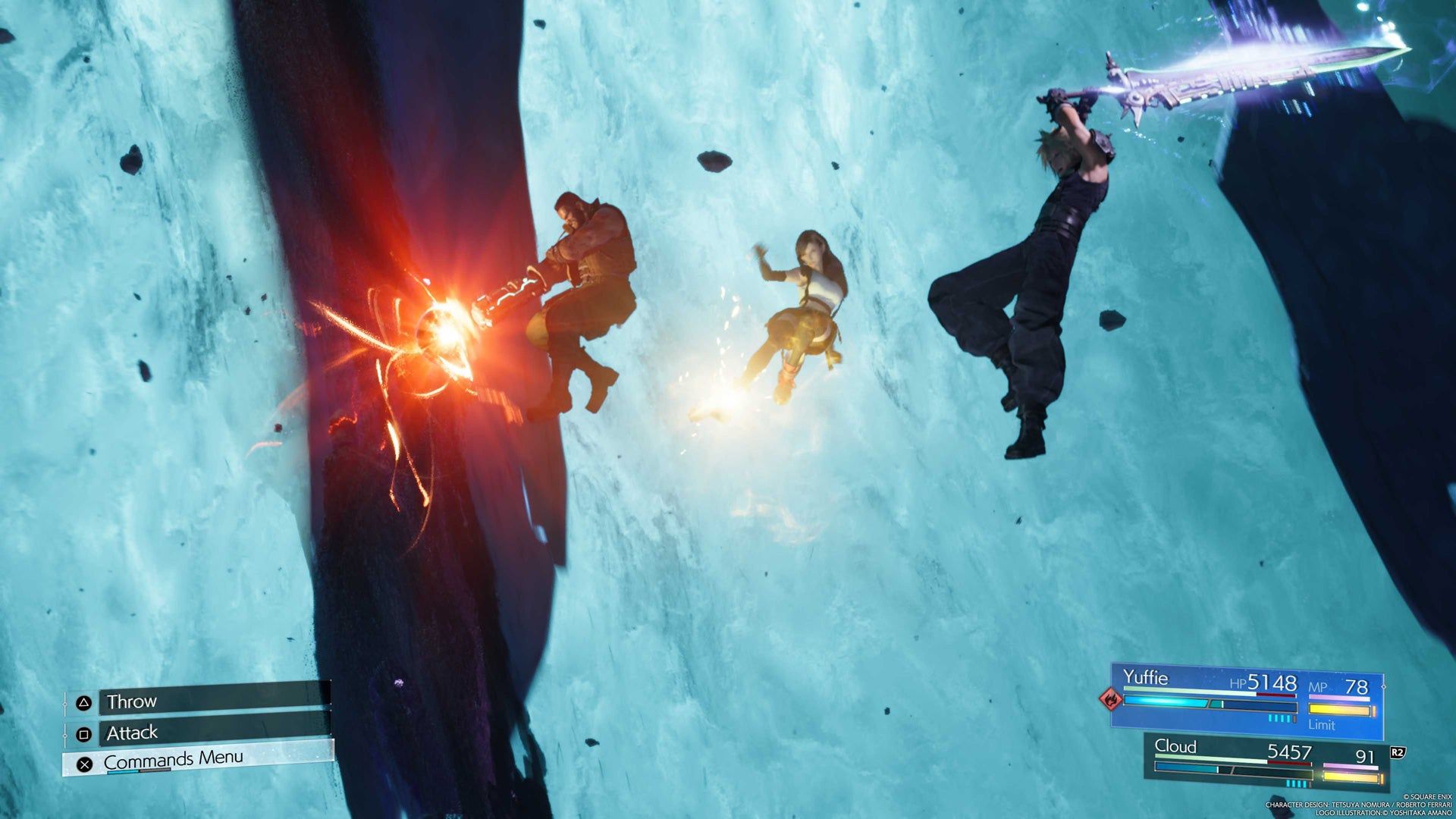Click the Triangle button icon beside Throw
The image size is (1456, 819).
(x=84, y=701)
